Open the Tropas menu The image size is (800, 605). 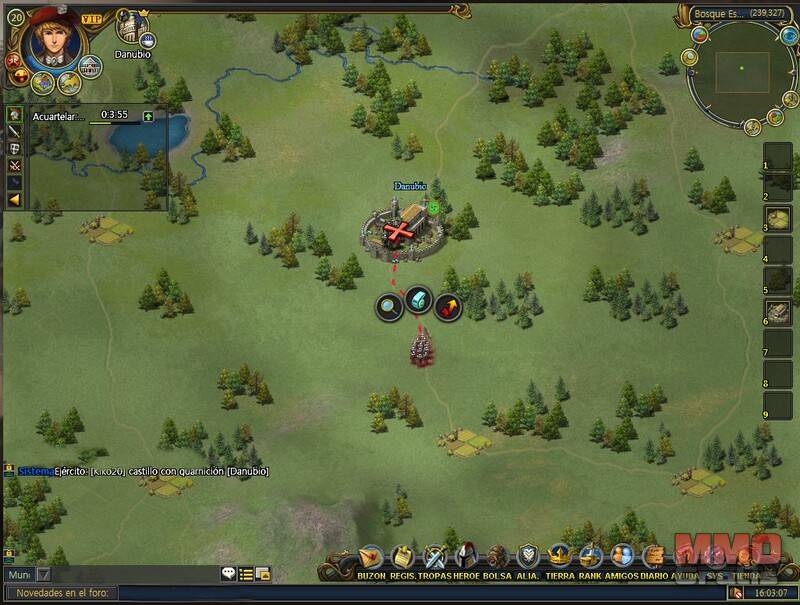pos(434,556)
